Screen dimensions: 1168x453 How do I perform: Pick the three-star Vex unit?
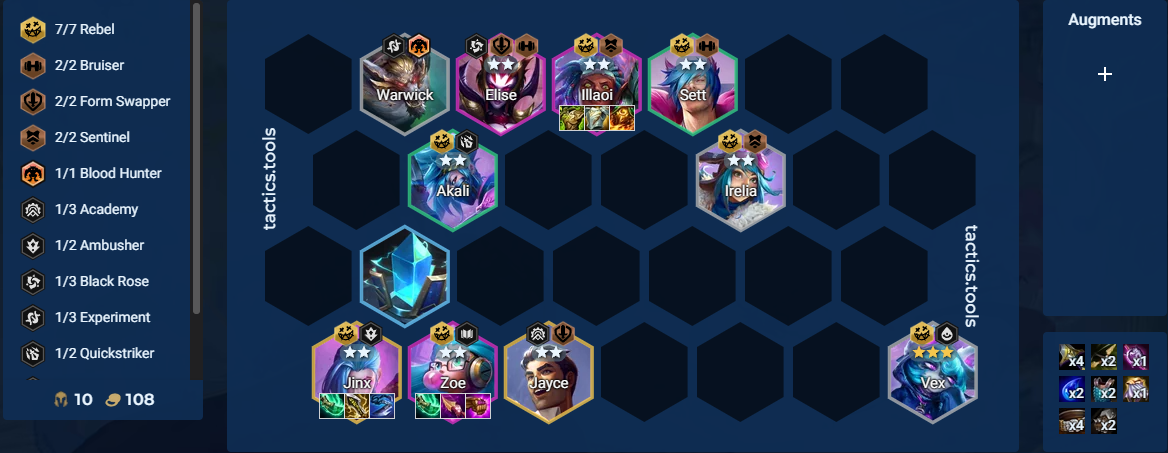(x=932, y=378)
